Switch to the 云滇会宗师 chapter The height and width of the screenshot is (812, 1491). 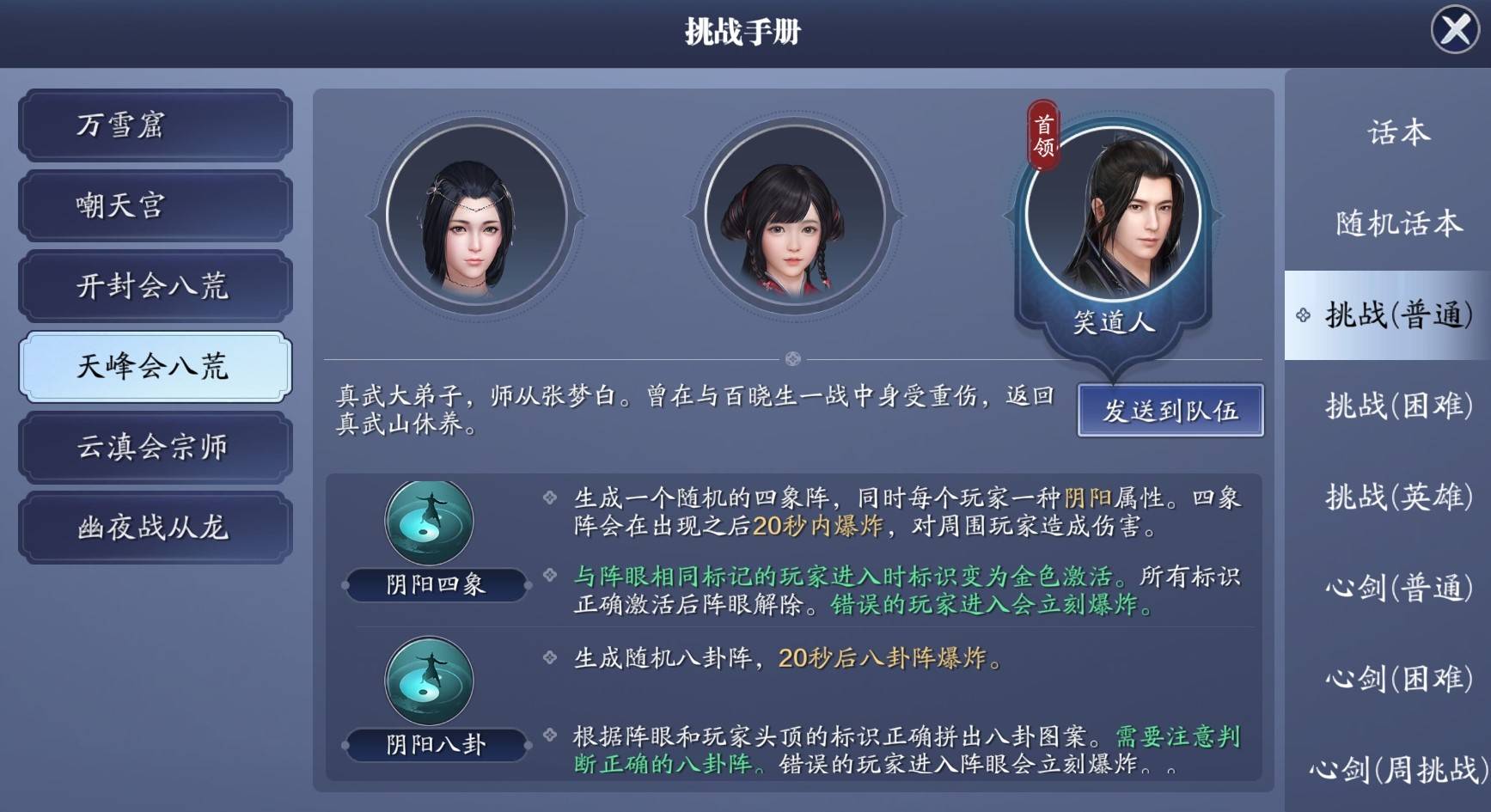pyautogui.click(x=155, y=447)
